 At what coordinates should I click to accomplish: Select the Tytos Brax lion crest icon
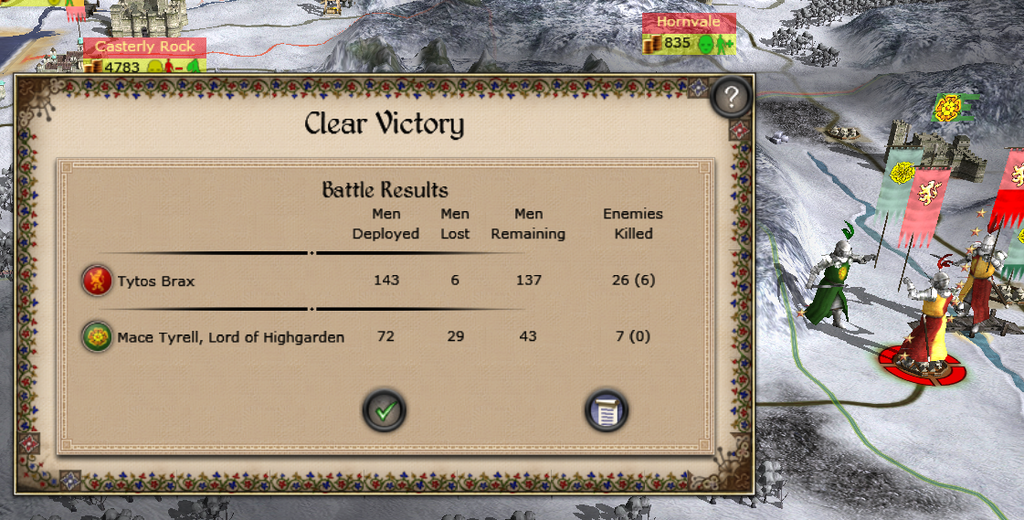pos(97,281)
